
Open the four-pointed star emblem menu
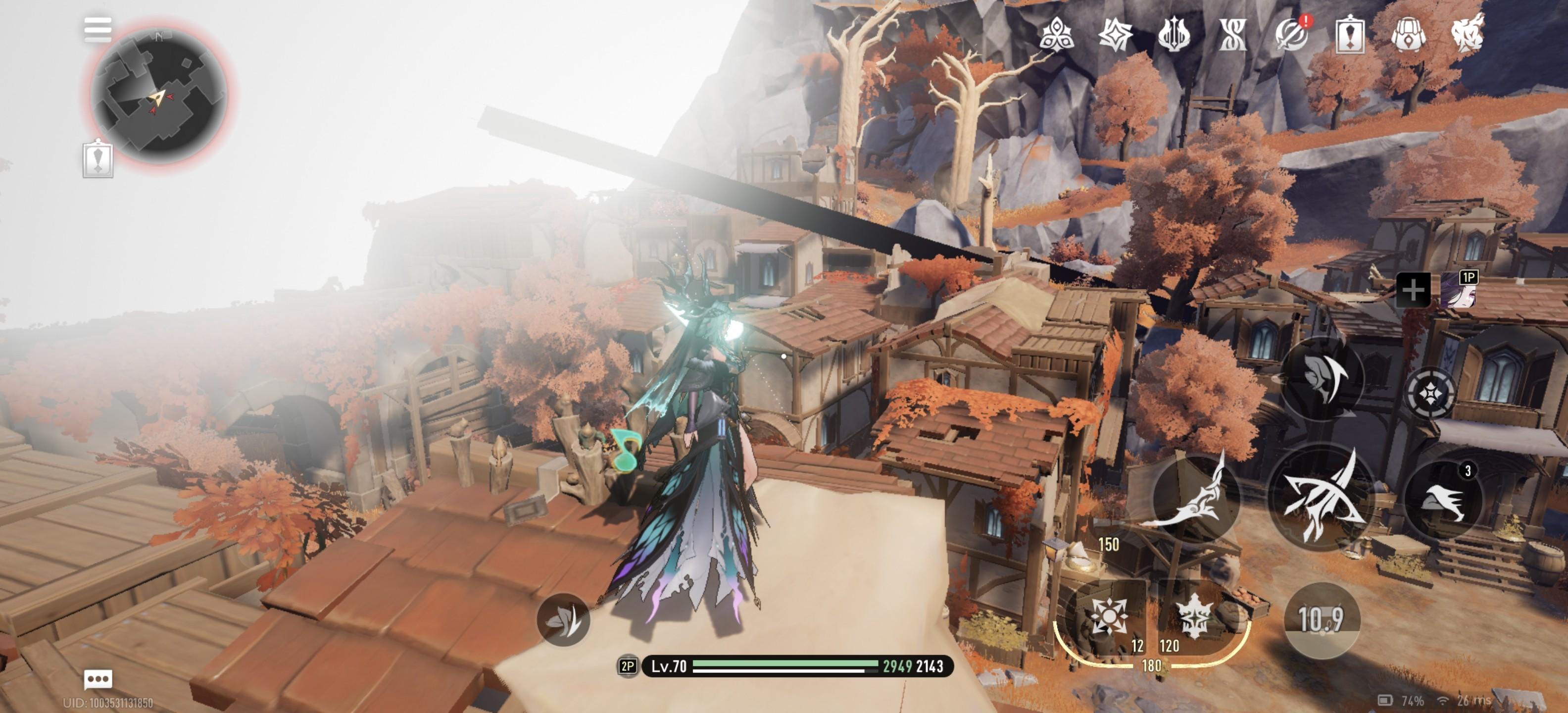tap(1115, 34)
